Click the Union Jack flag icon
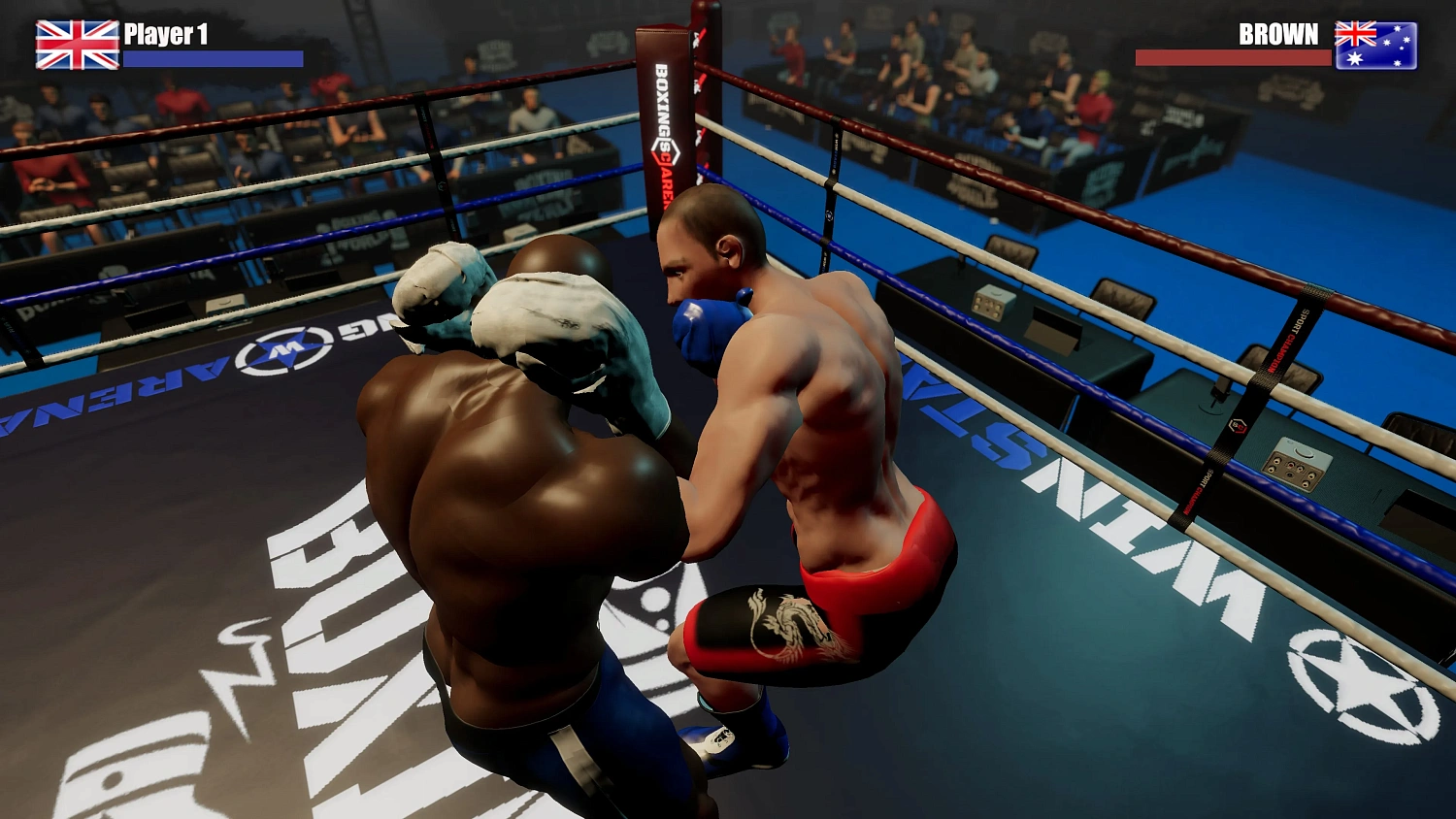1456x819 pixels. point(73,44)
